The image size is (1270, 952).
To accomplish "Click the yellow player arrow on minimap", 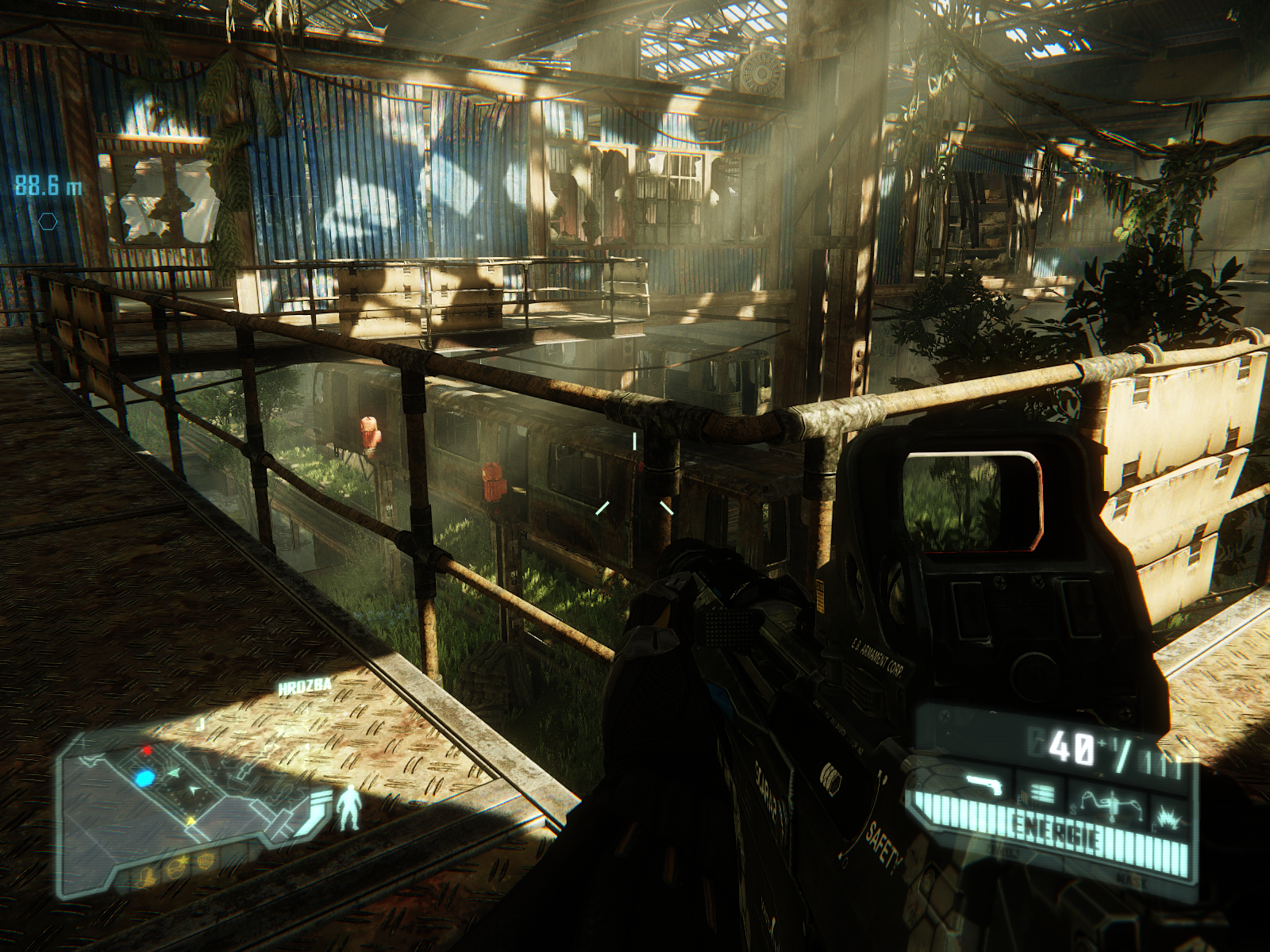I will click(x=191, y=822).
